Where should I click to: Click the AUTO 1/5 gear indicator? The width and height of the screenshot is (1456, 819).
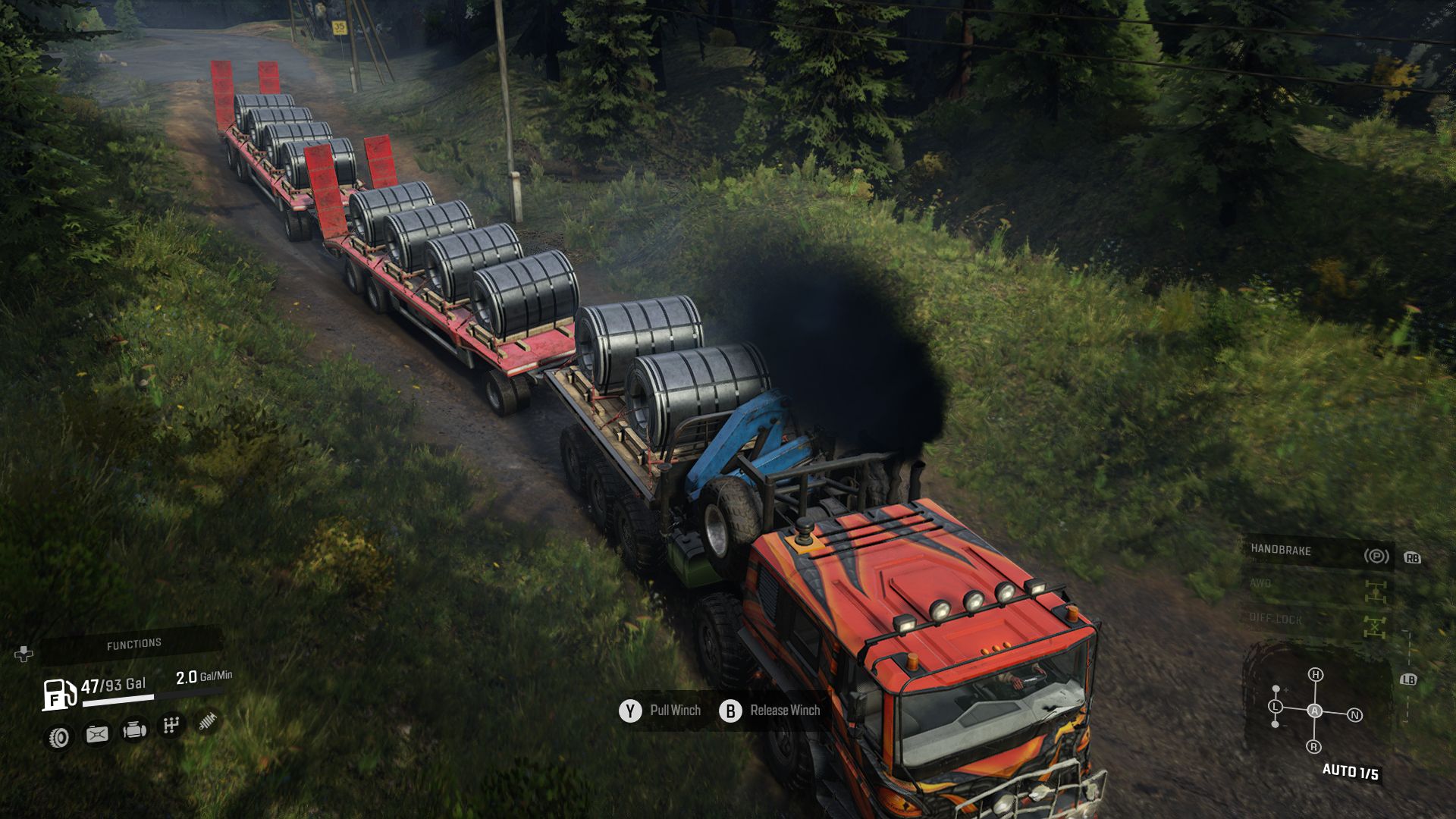pos(1351,772)
